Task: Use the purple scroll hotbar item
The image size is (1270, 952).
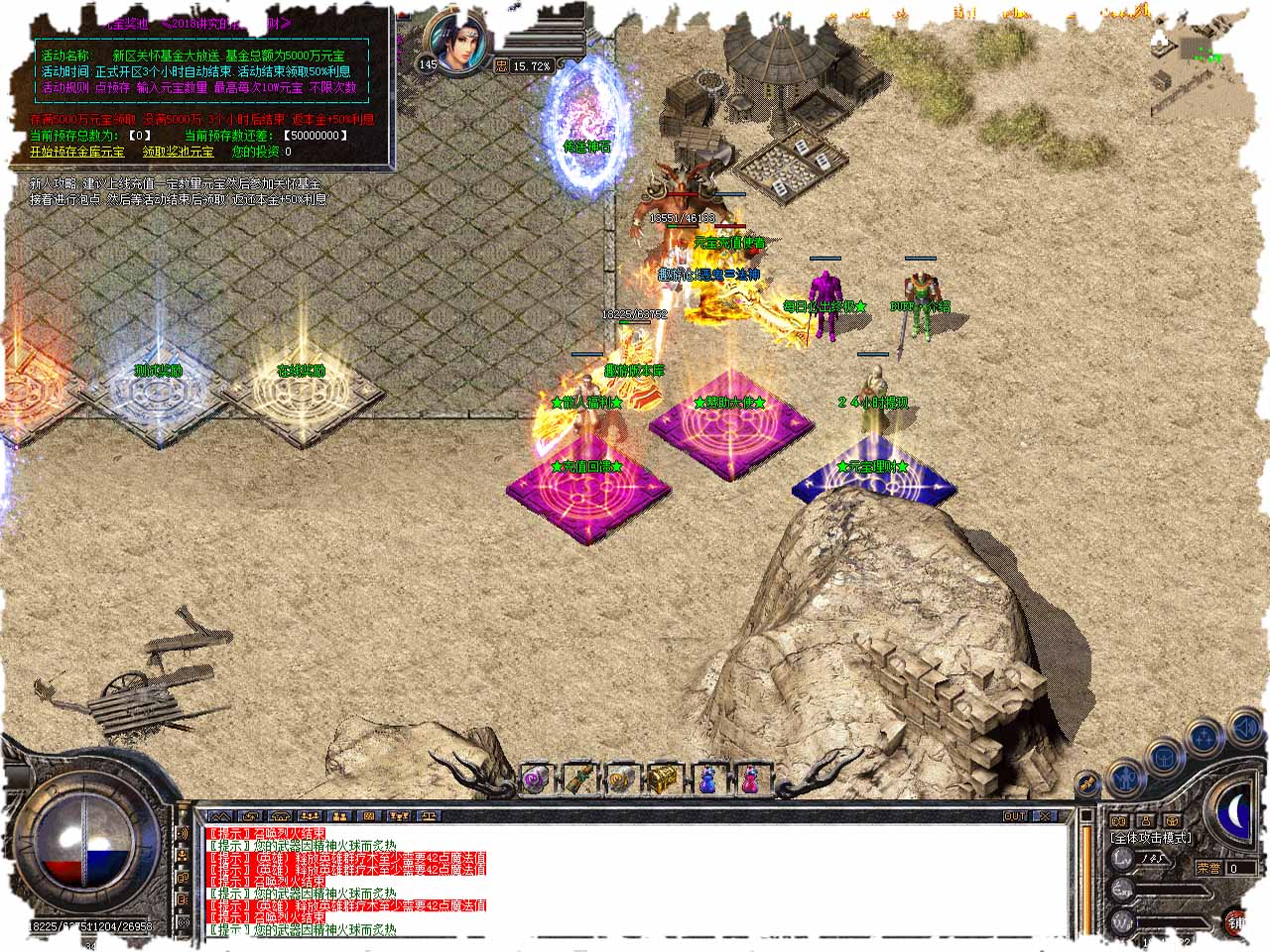Action: (x=536, y=779)
